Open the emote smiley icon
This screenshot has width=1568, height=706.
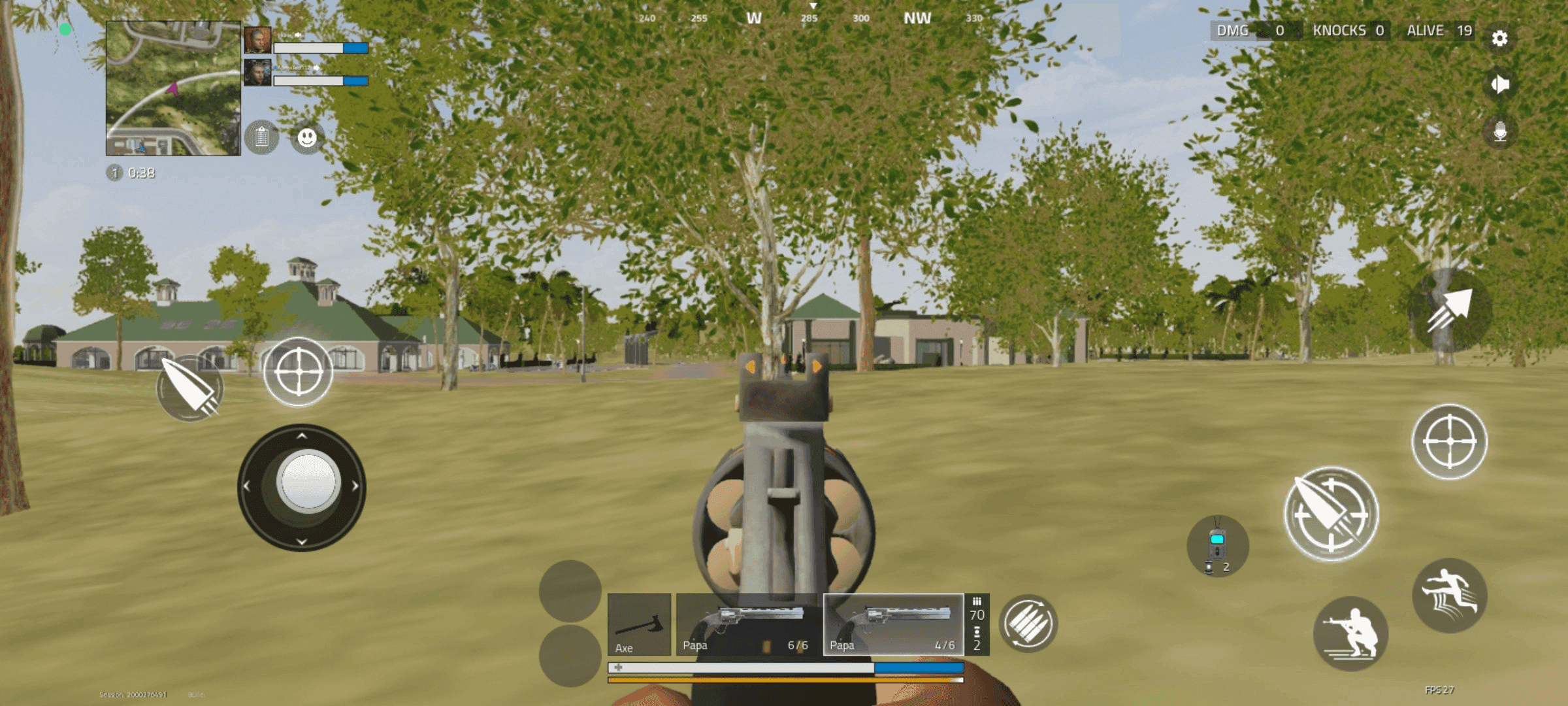pos(307,137)
